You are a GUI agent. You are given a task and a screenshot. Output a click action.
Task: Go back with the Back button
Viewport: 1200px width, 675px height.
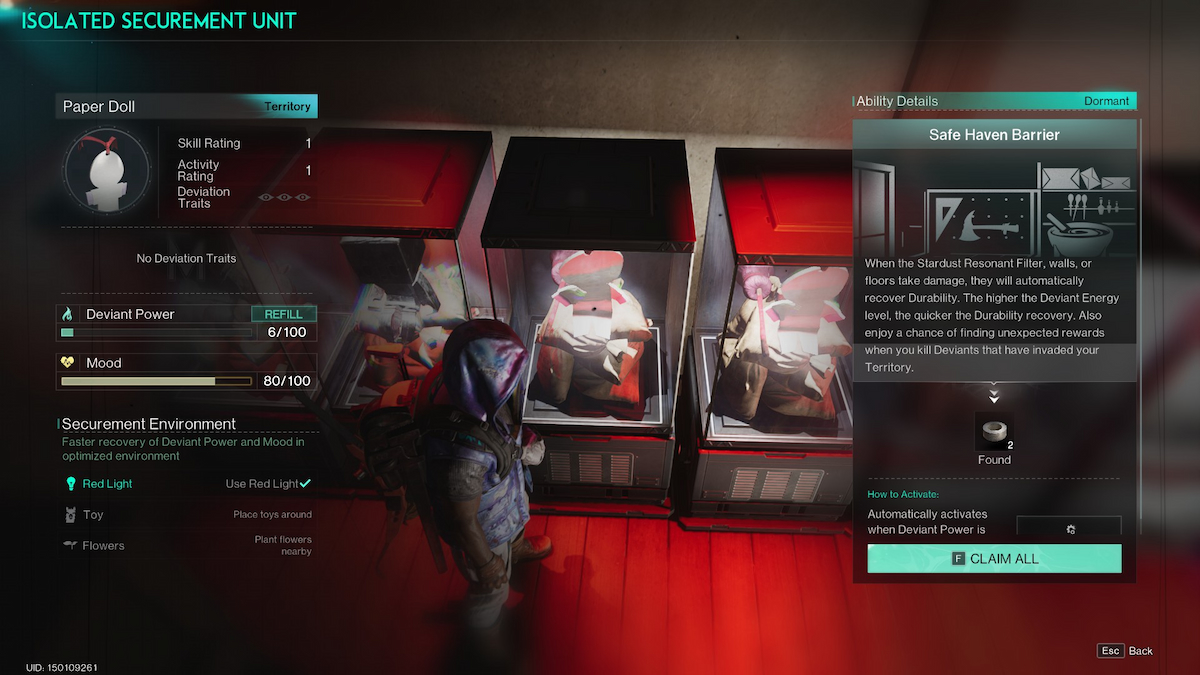point(1126,651)
